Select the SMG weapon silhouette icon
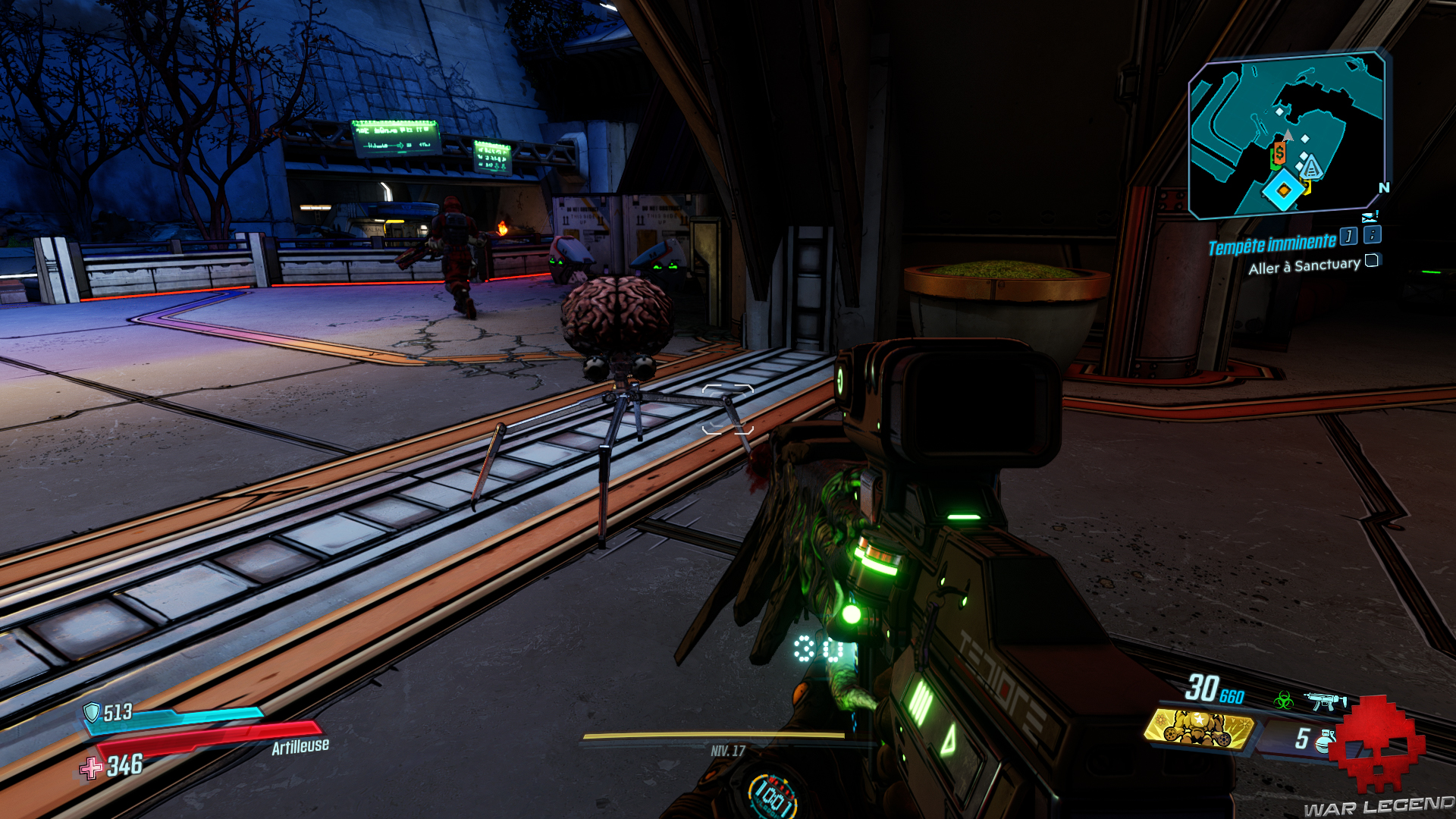The width and height of the screenshot is (1456, 819). [x=1325, y=702]
